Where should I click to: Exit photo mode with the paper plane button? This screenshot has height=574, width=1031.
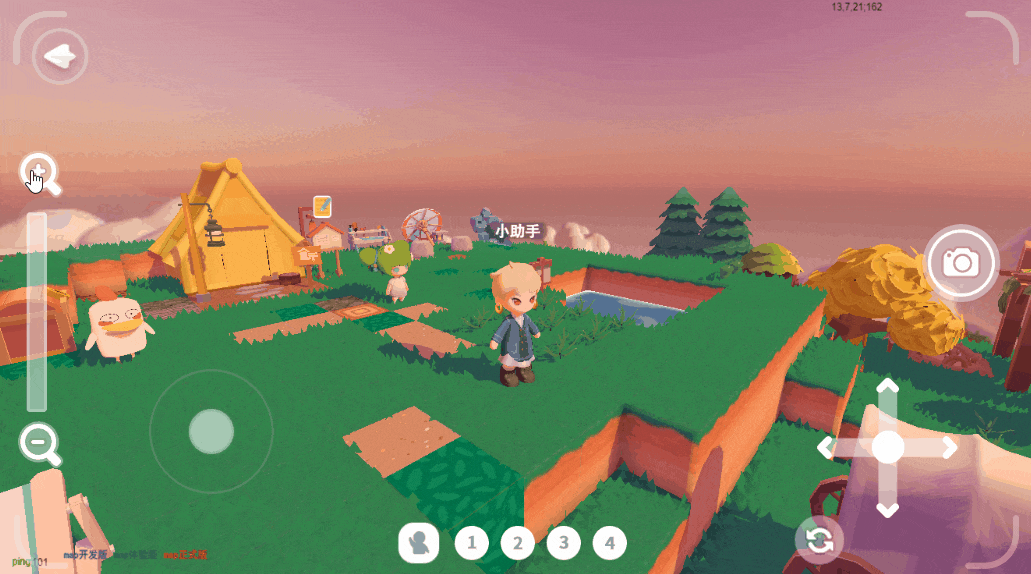(x=60, y=56)
